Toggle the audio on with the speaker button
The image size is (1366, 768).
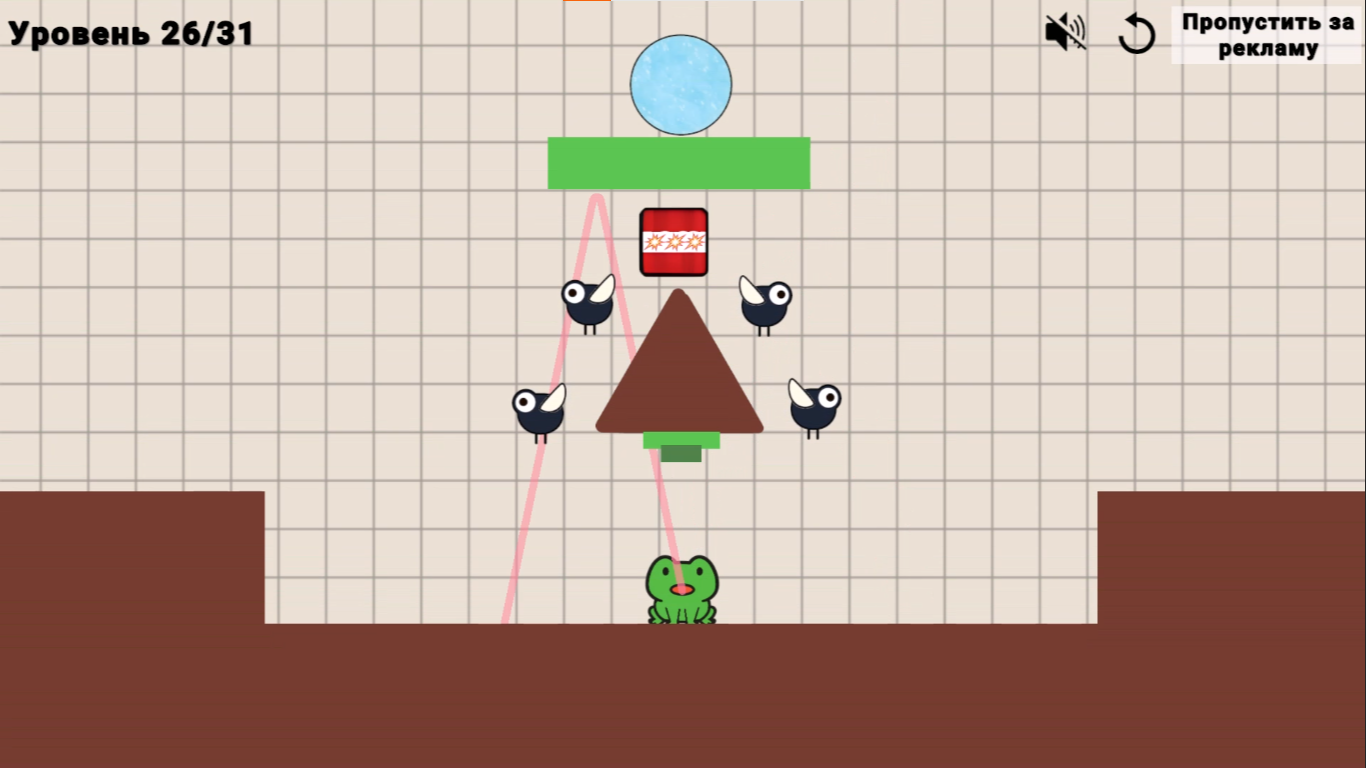pos(1063,33)
